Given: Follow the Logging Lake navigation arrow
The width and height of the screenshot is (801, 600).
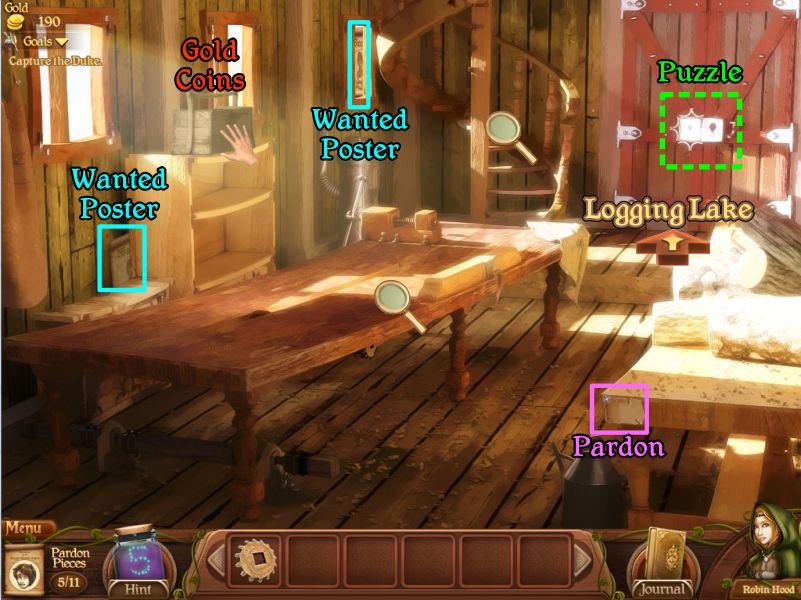Looking at the screenshot, I should pos(671,243).
